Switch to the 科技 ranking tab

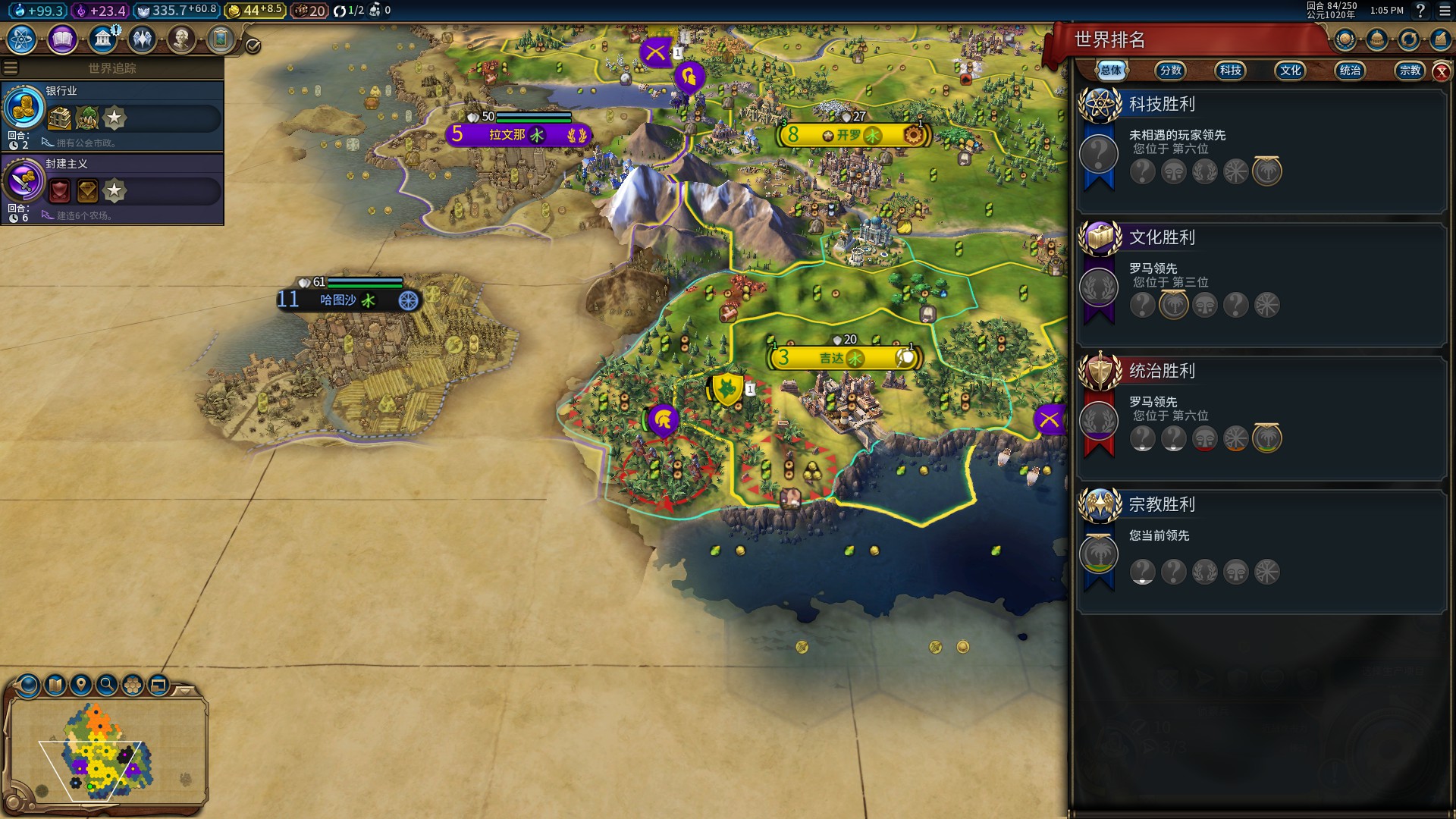tap(1230, 71)
